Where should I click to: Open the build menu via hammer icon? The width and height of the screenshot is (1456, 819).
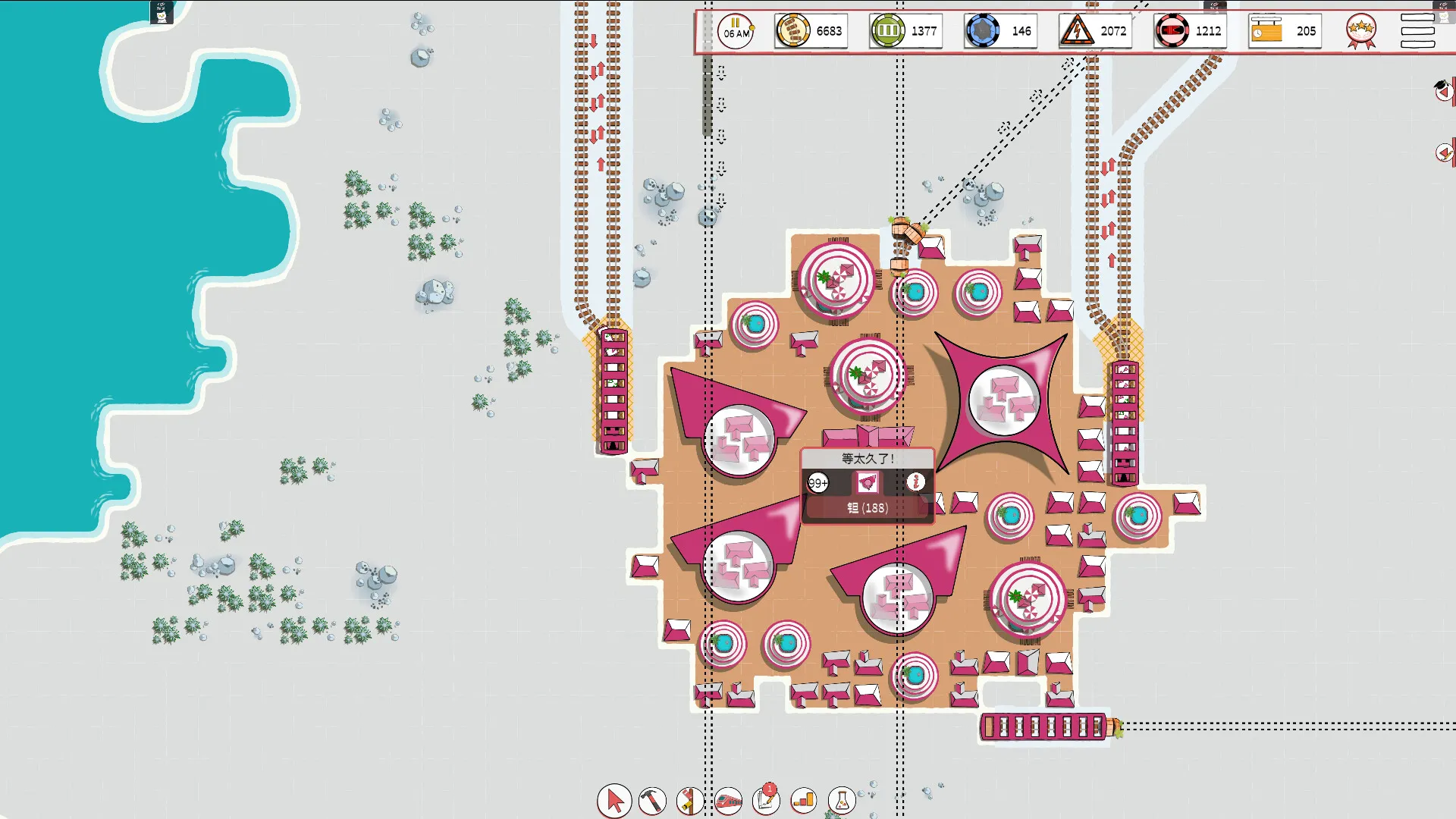pos(653,800)
